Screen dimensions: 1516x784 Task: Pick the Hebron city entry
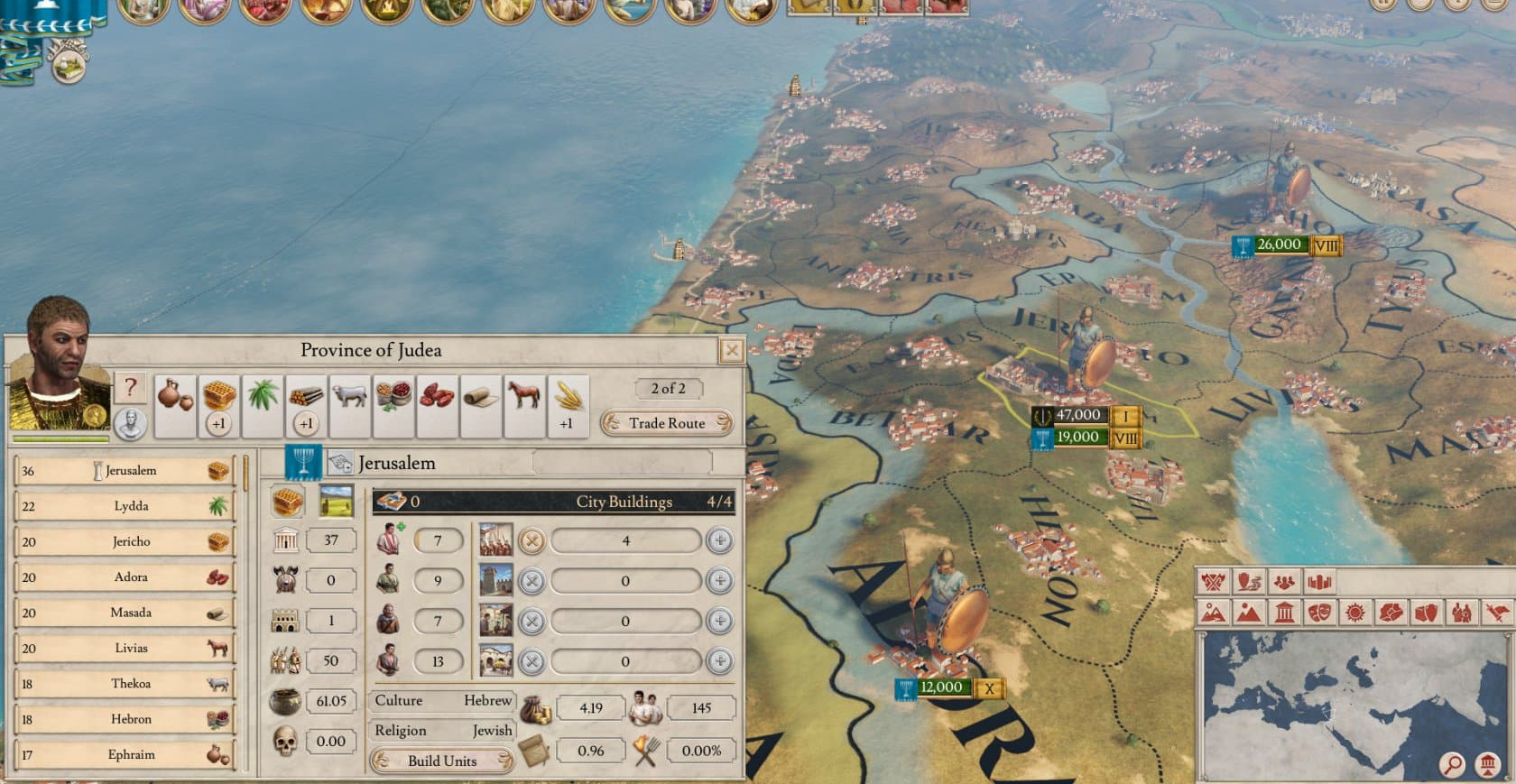pos(131,719)
